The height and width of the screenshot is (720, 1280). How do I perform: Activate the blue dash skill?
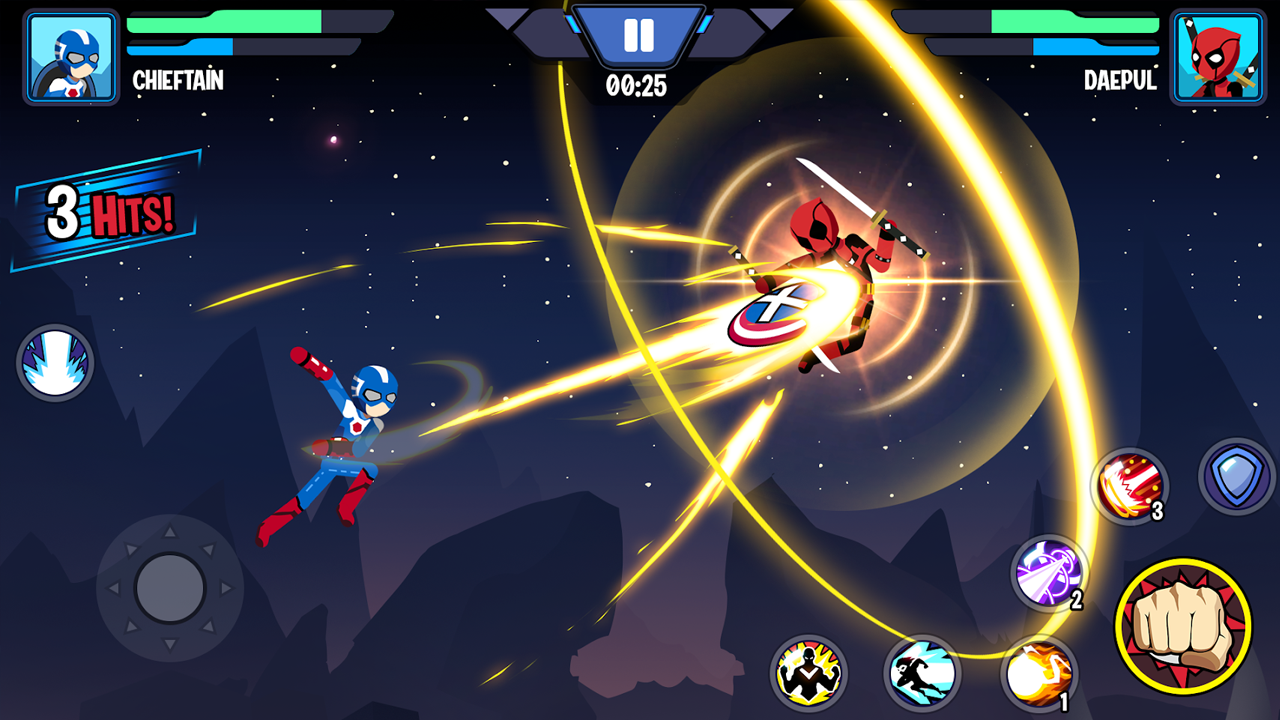pos(922,673)
